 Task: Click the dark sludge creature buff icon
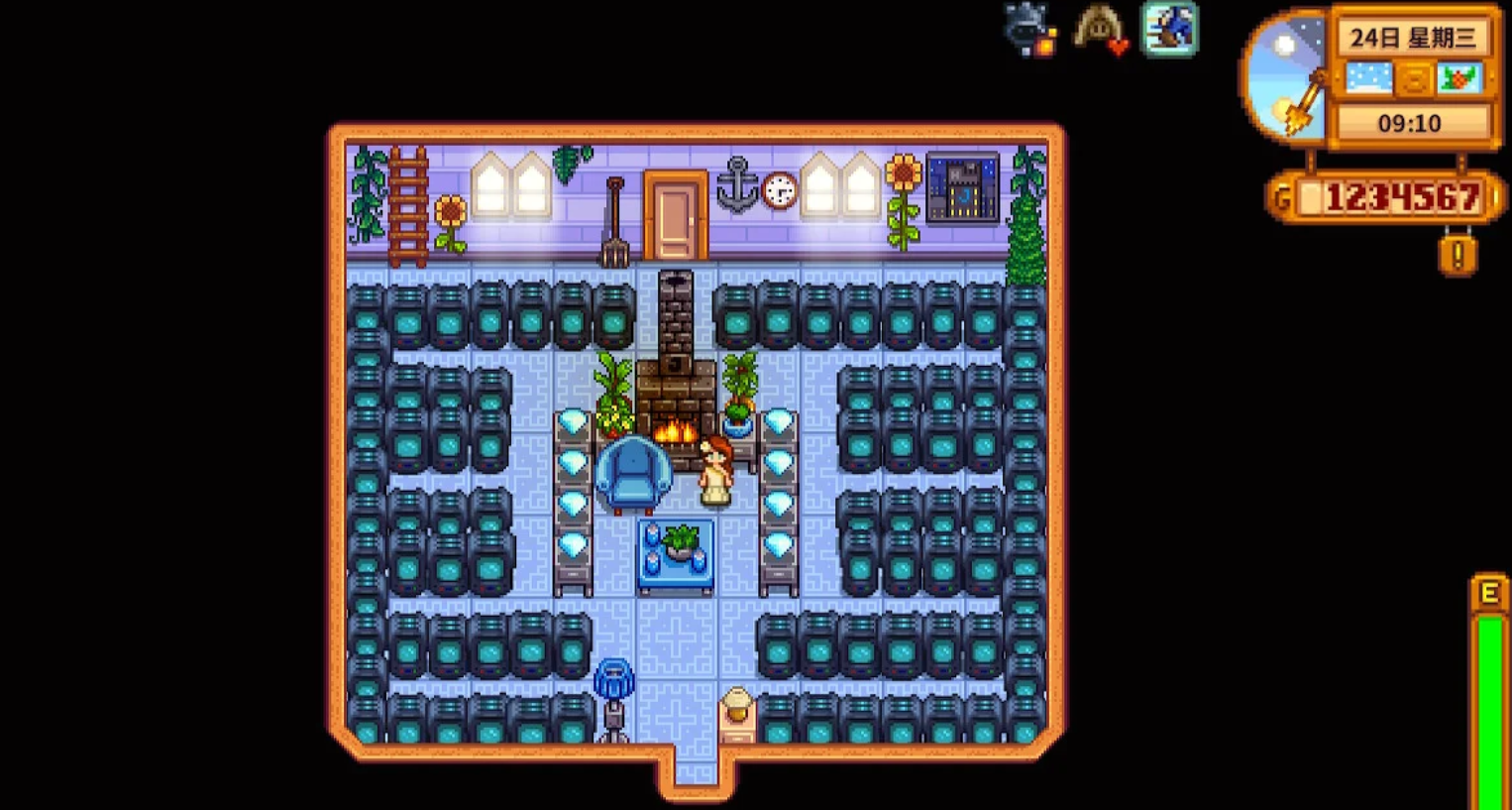pos(1028,30)
